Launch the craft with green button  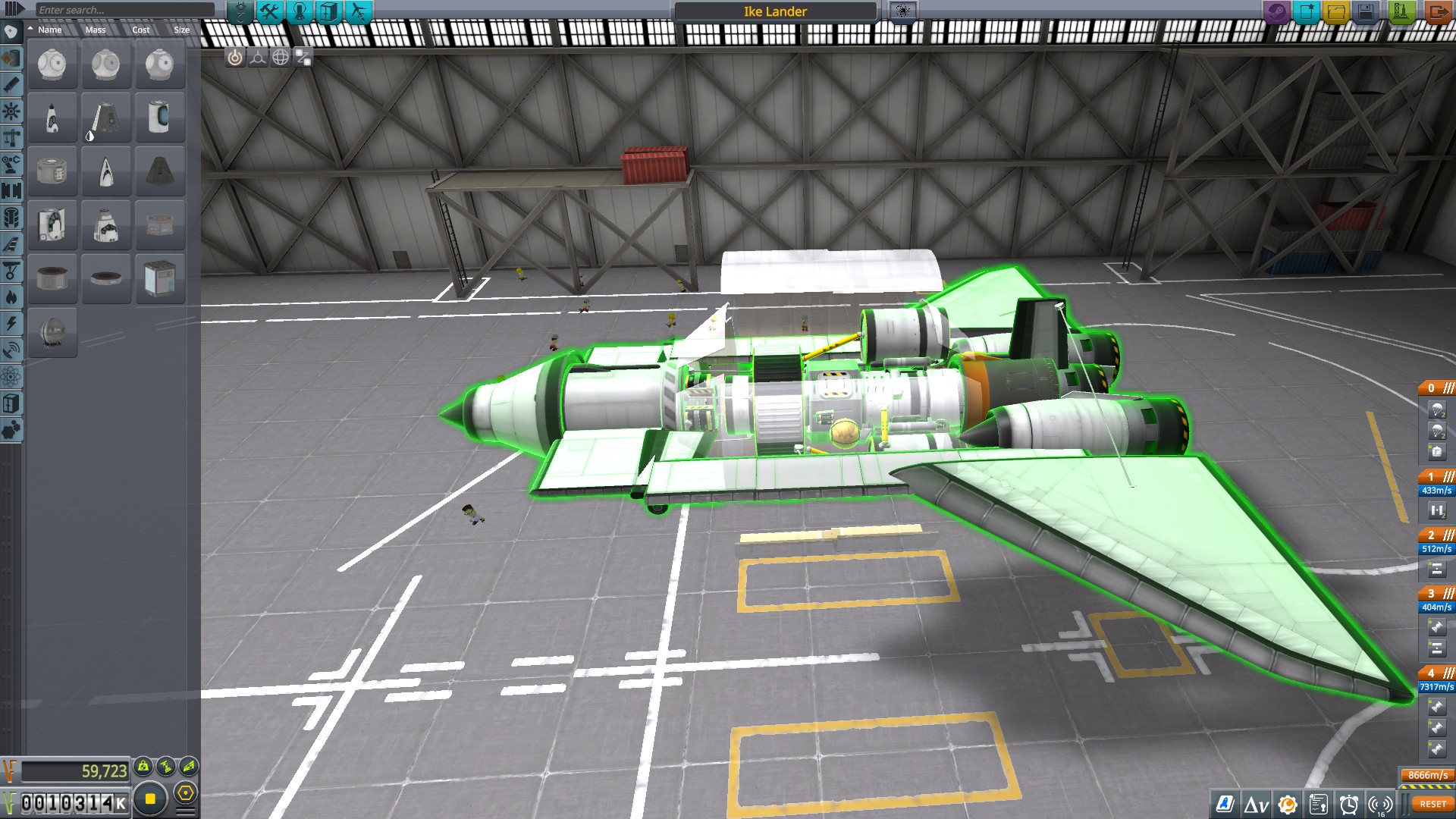[1401, 11]
